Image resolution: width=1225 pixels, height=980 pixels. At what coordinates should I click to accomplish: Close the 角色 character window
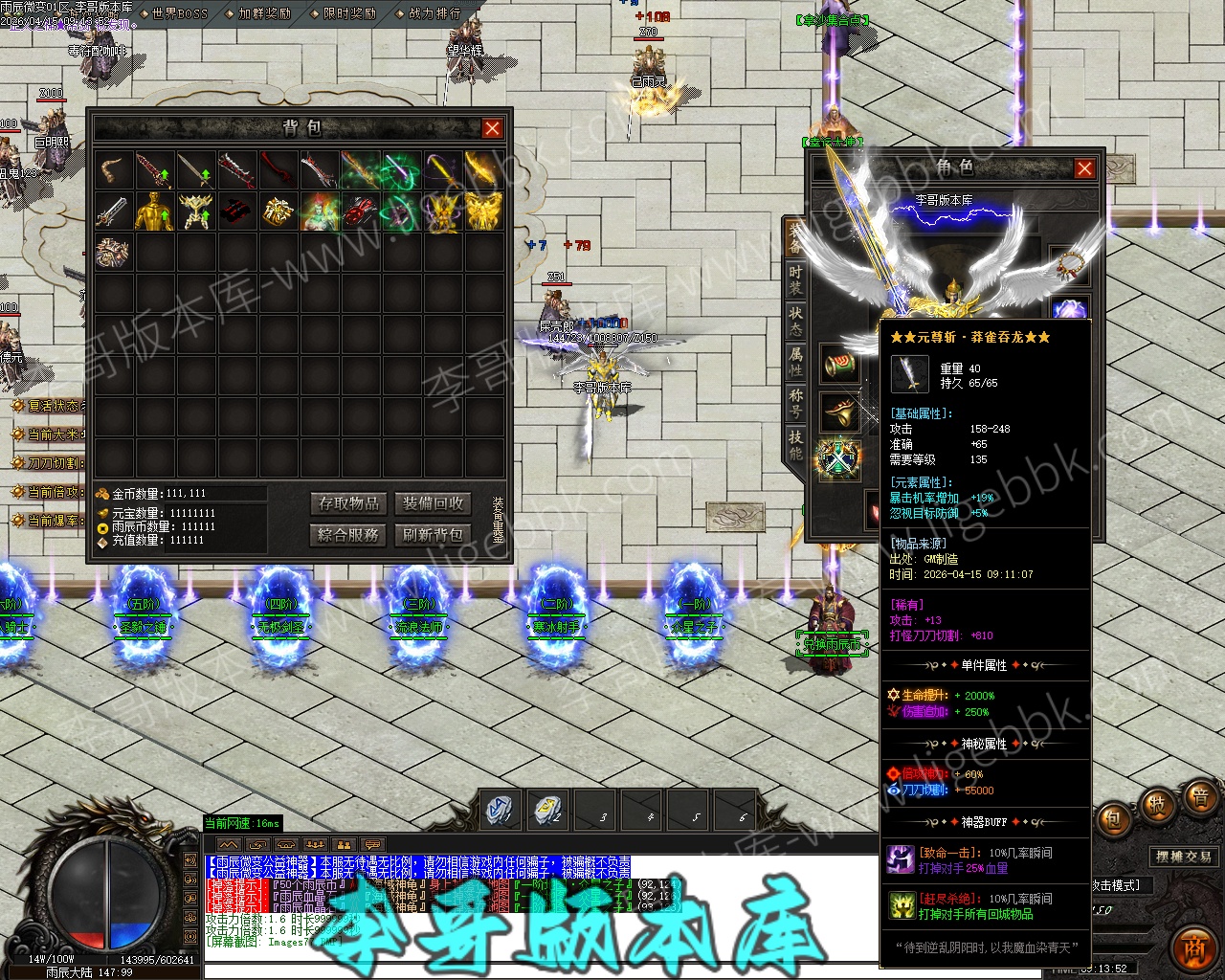tap(1084, 168)
